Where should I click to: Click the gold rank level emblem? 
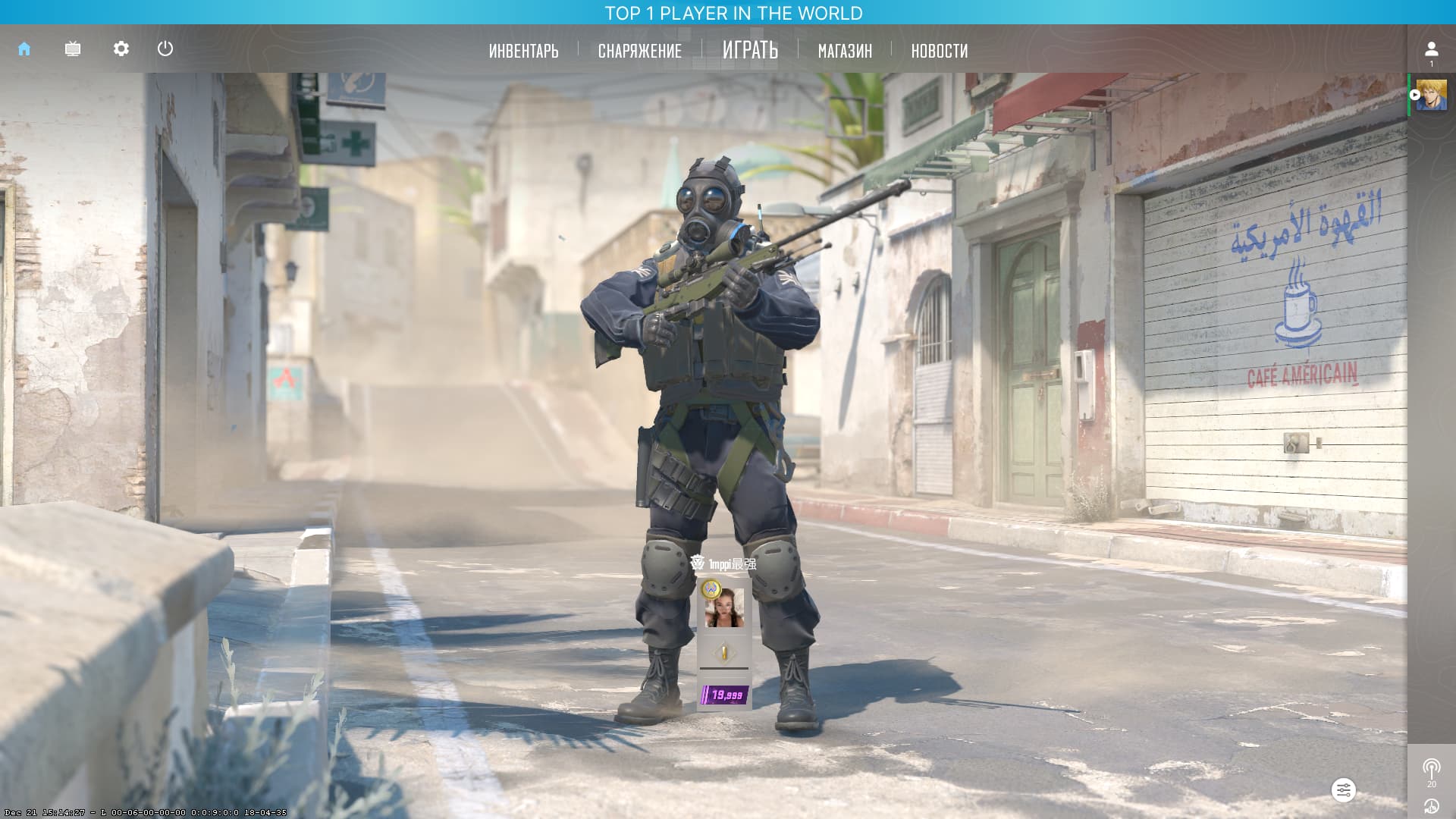(724, 652)
